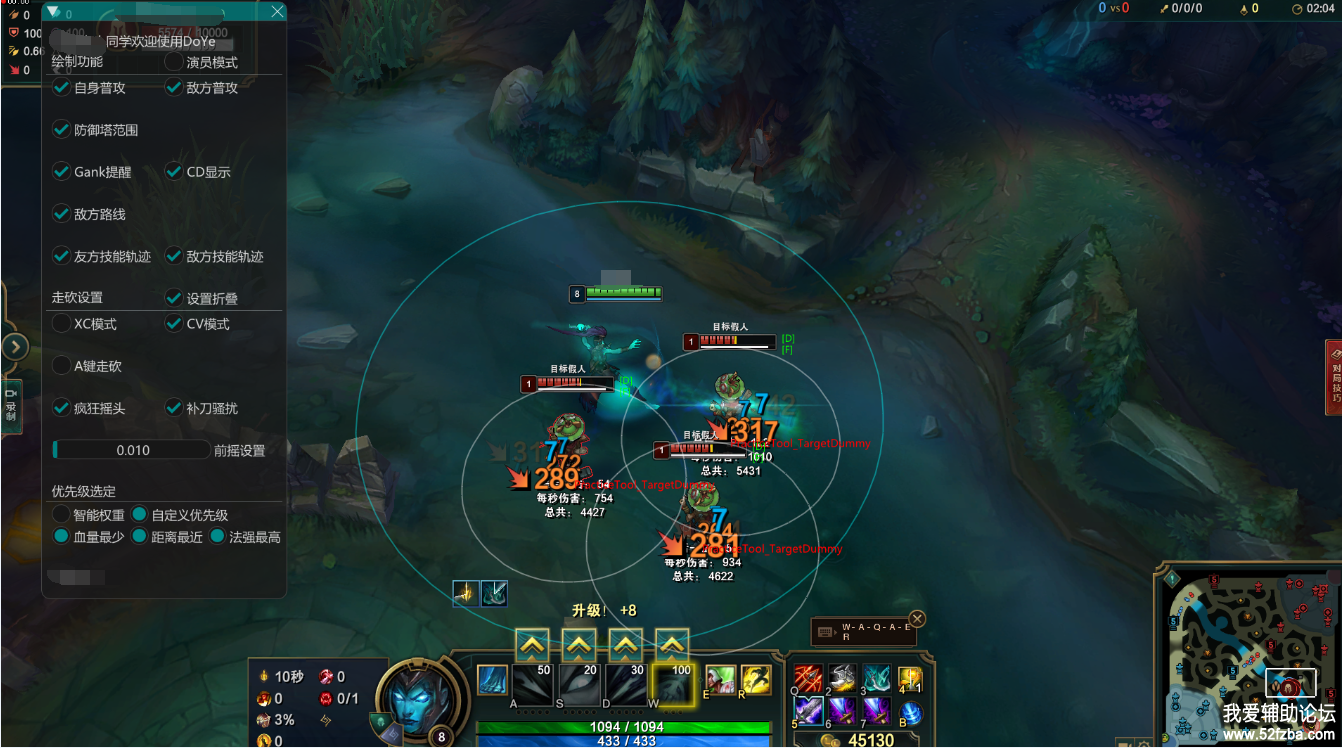Use the green summoner spell on E

click(x=720, y=680)
